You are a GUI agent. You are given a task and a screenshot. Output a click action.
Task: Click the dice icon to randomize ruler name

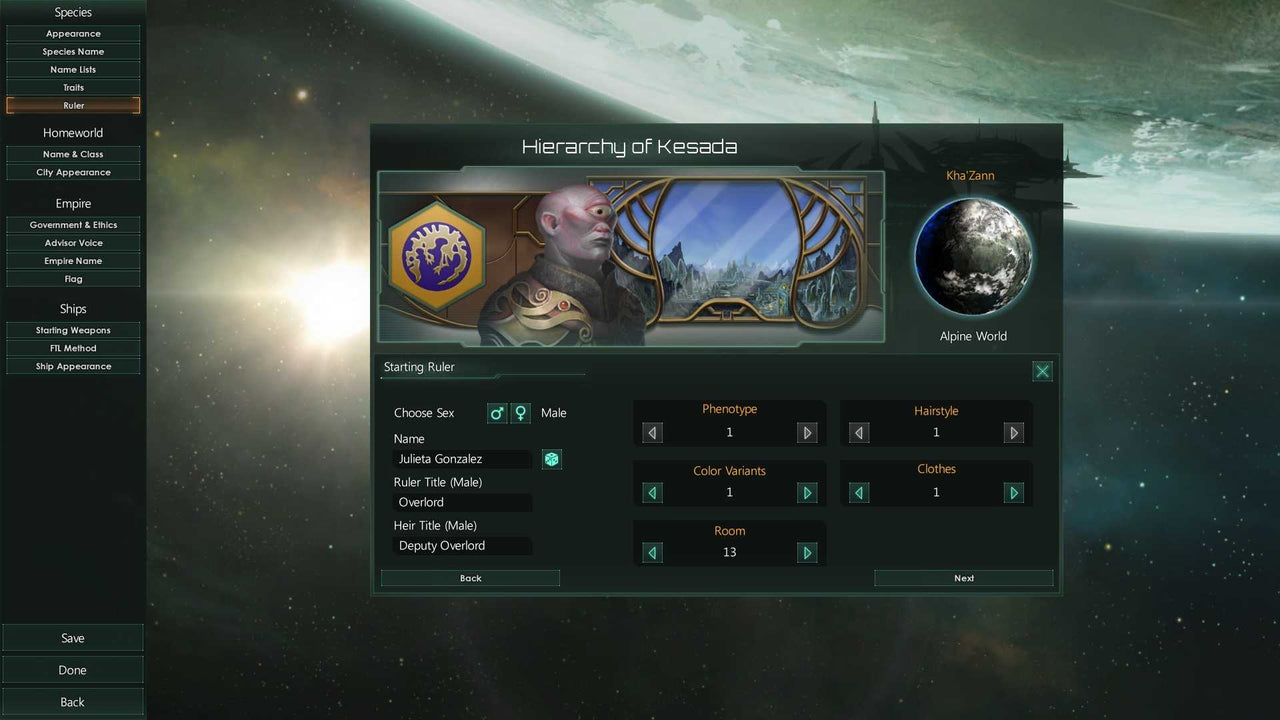point(551,459)
